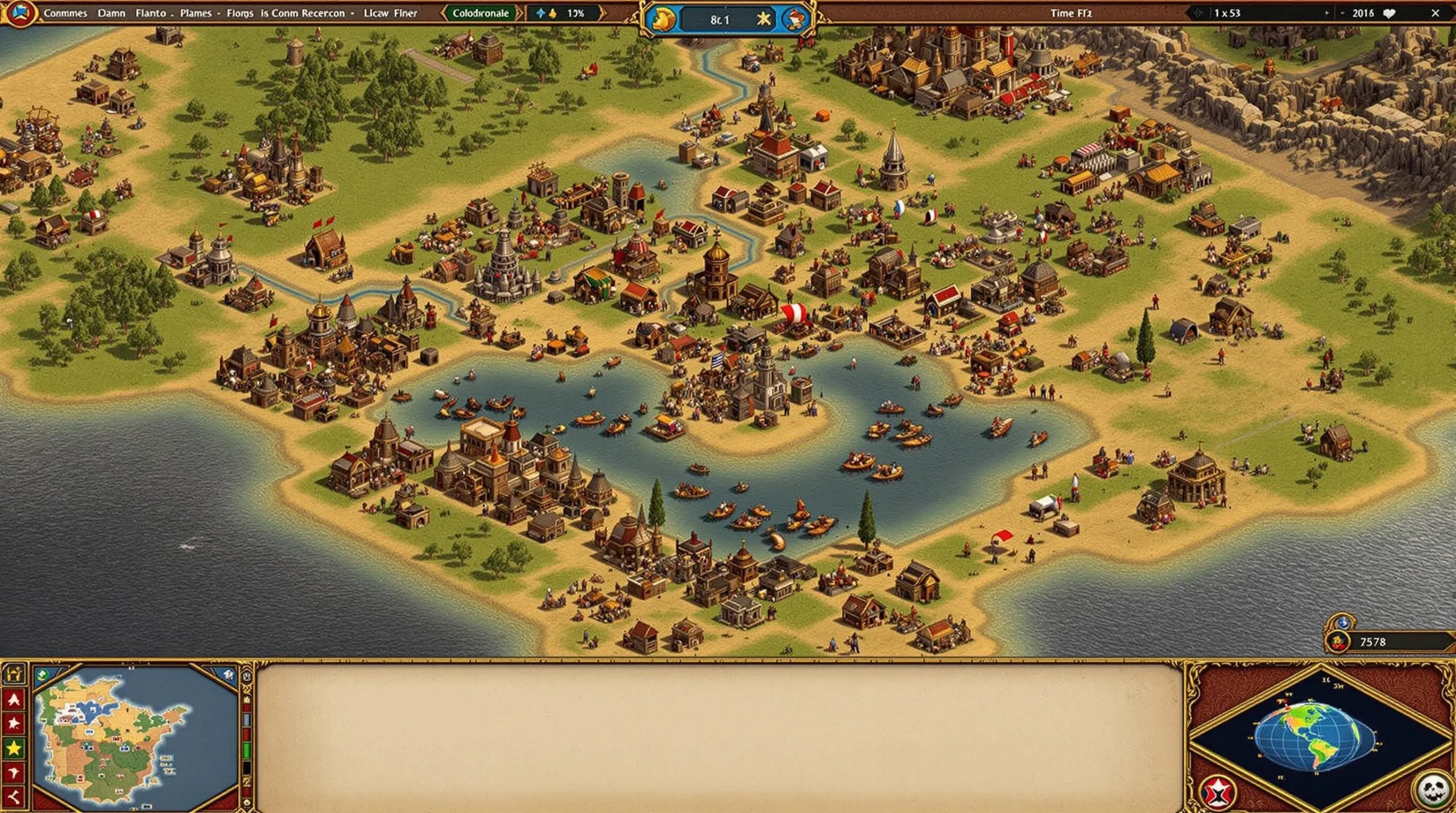Screen dimensions: 1456x813
Task: Choose the Floms menu entry
Action: point(239,13)
